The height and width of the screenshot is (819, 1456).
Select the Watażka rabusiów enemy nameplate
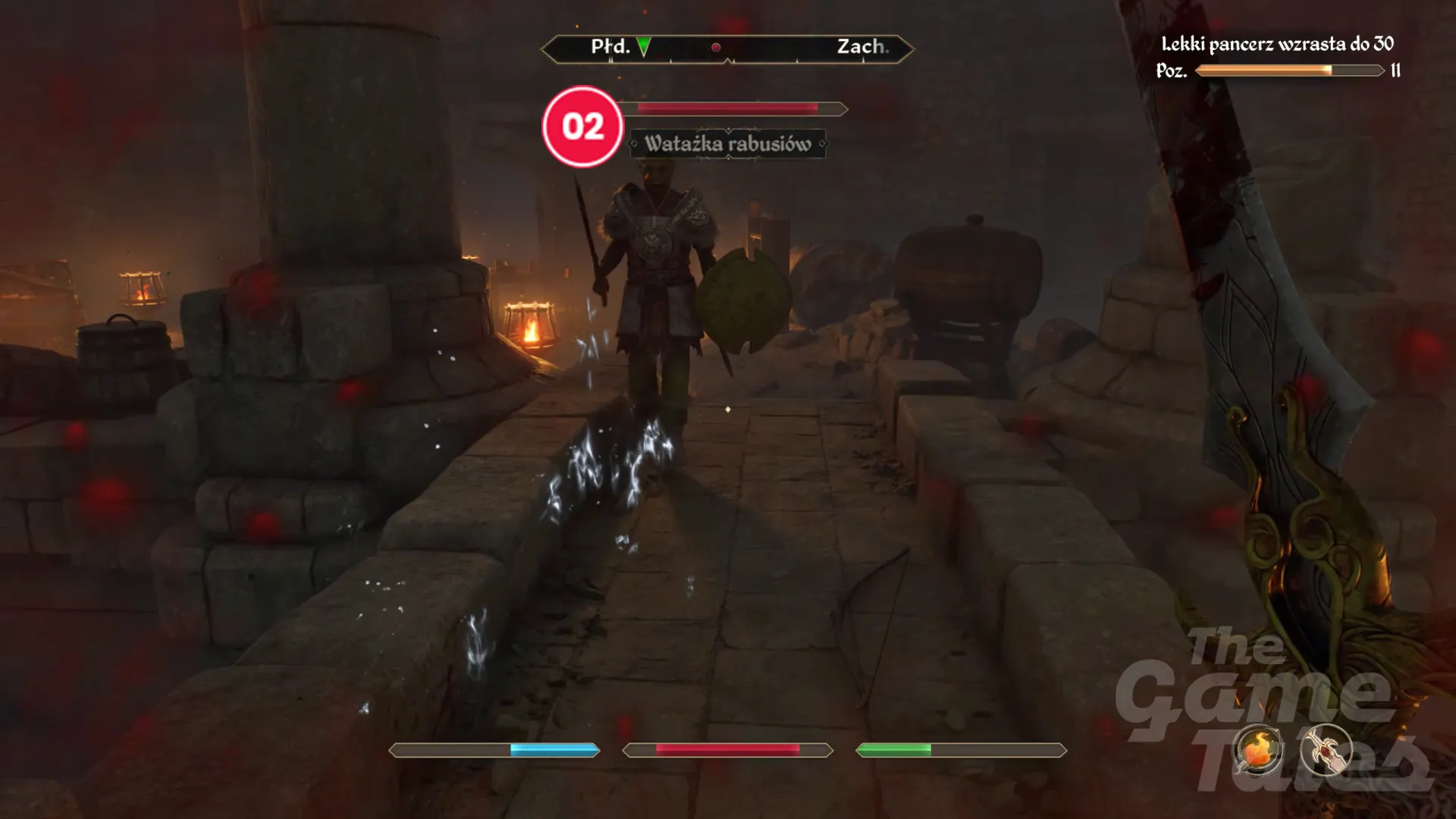pos(727,144)
